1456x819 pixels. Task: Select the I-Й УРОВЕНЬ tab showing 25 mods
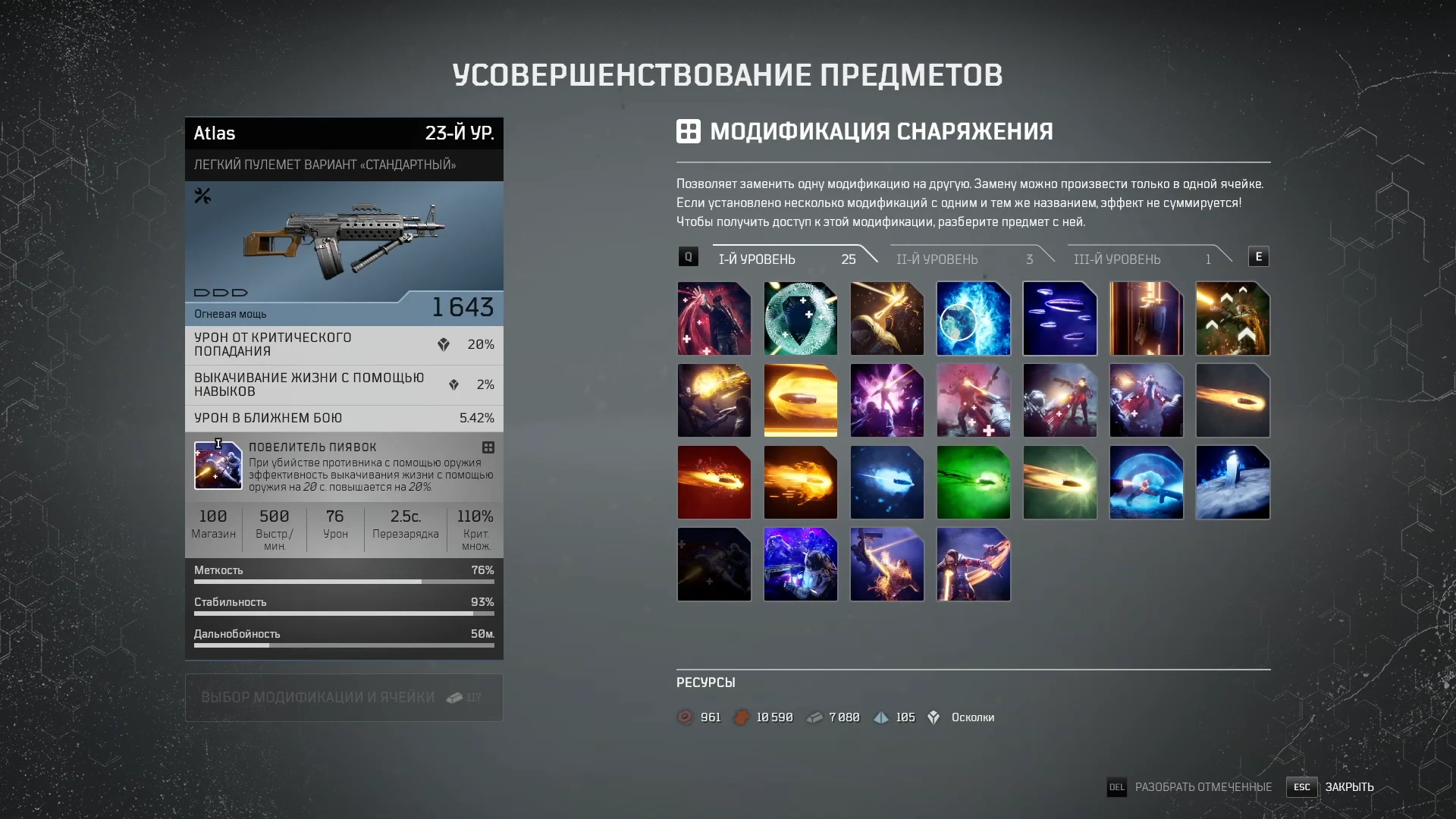758,259
